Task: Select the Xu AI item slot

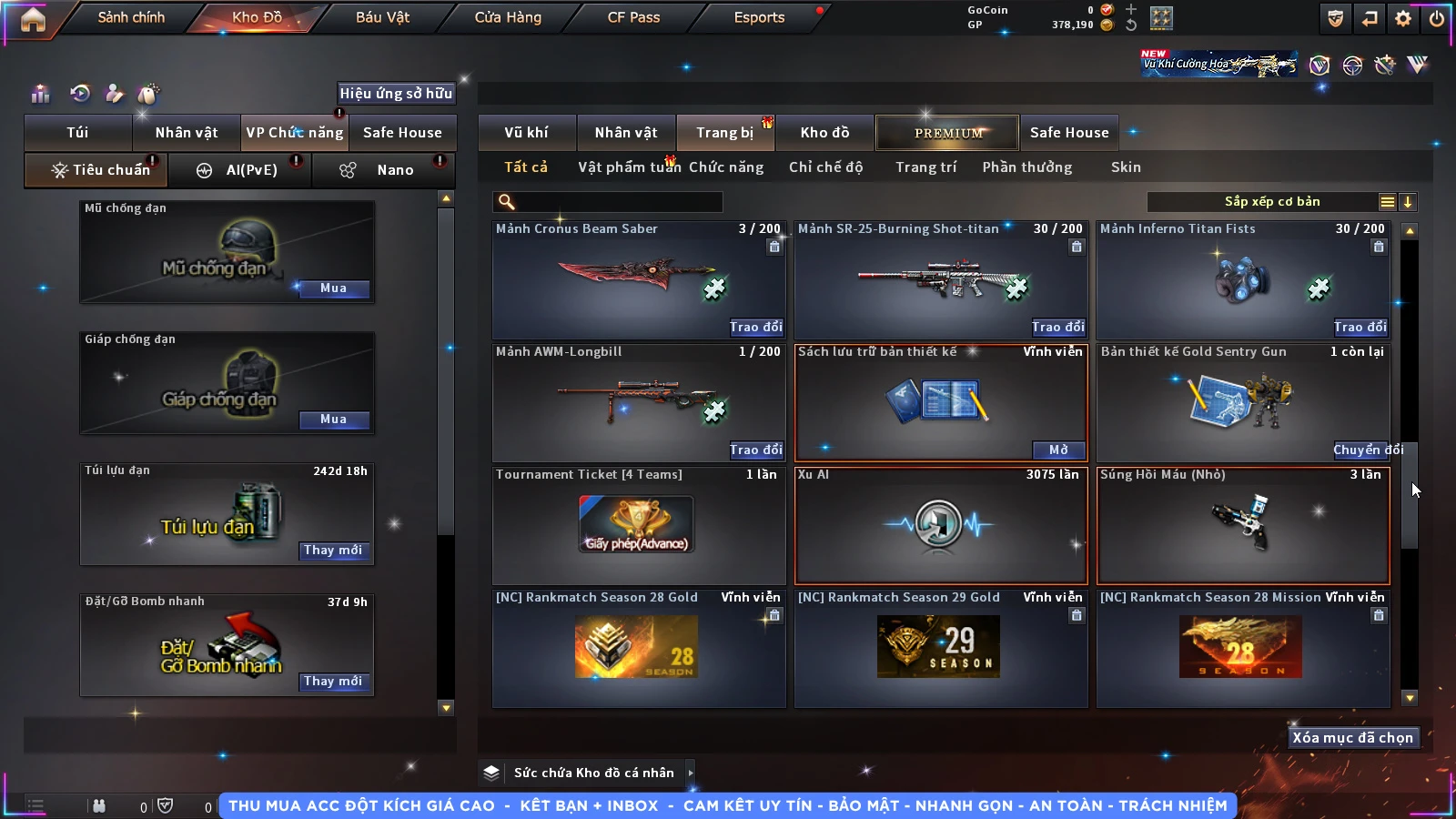Action: point(941,526)
